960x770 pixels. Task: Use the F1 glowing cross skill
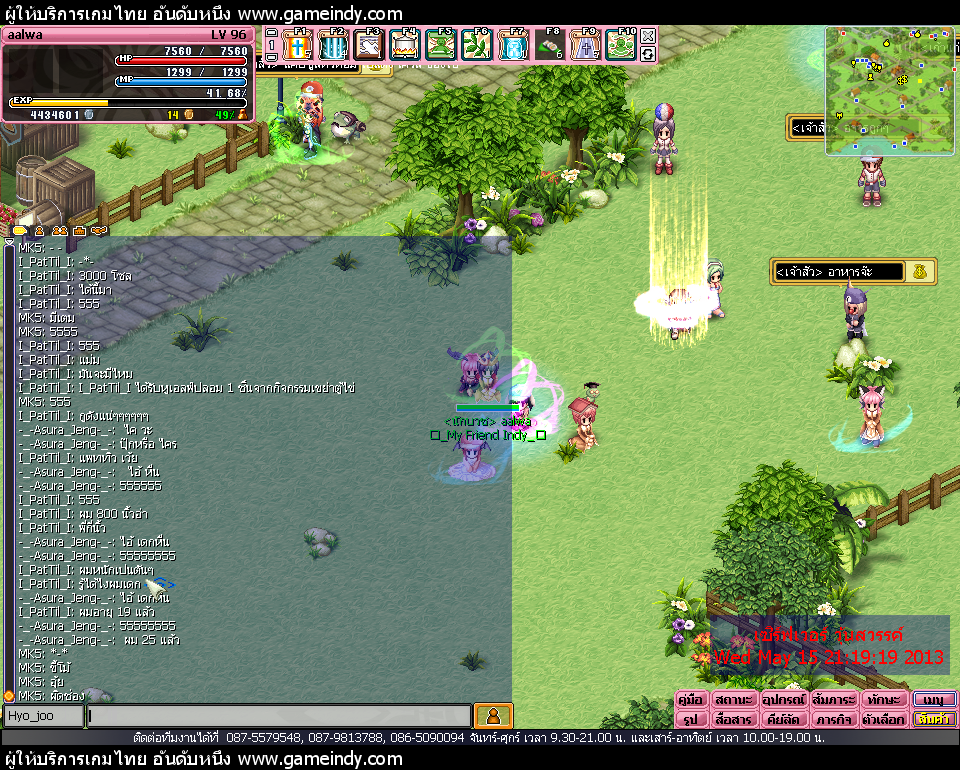299,45
